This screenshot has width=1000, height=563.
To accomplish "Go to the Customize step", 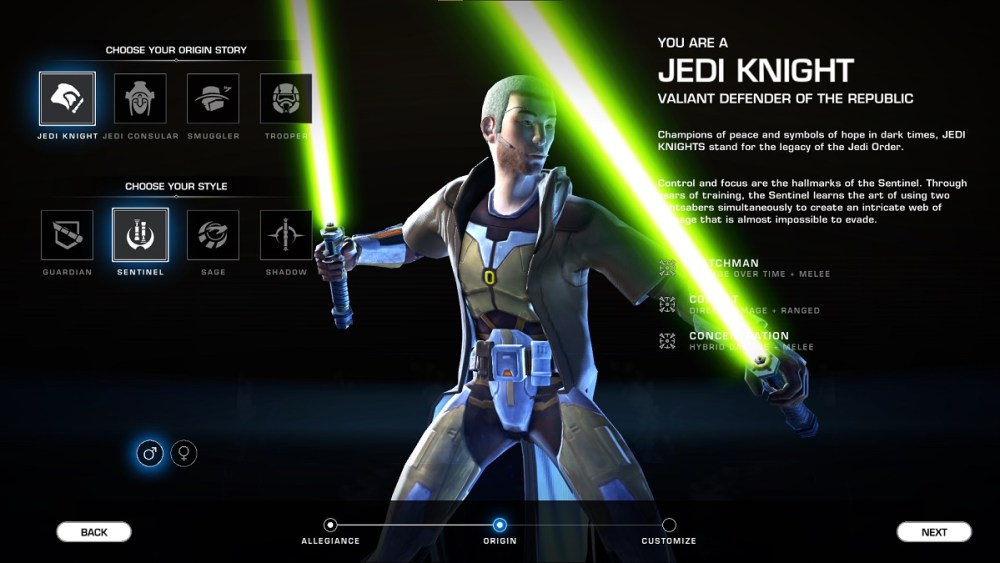I will tap(669, 525).
